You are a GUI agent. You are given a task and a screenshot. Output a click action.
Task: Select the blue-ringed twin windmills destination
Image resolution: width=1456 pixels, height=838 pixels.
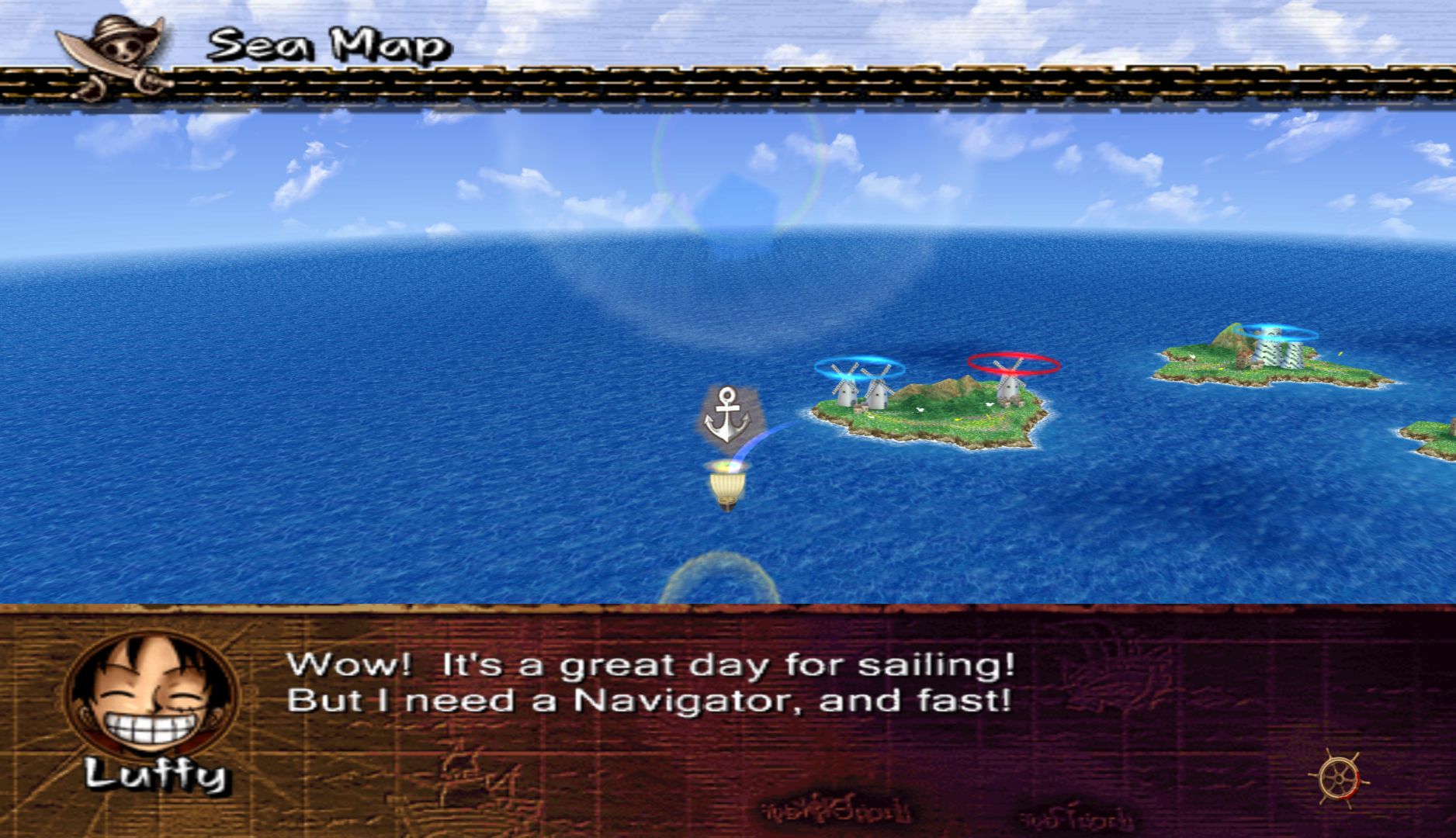click(x=861, y=381)
